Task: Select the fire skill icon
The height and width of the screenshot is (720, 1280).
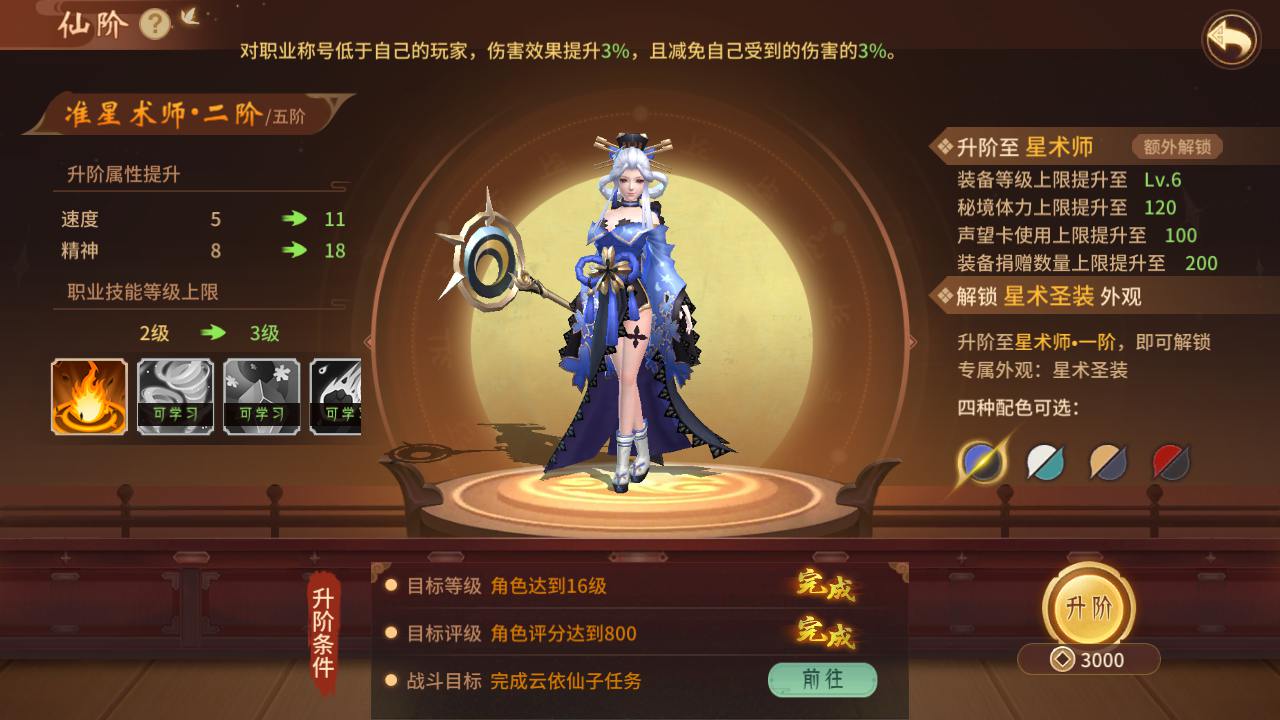Action: point(89,396)
